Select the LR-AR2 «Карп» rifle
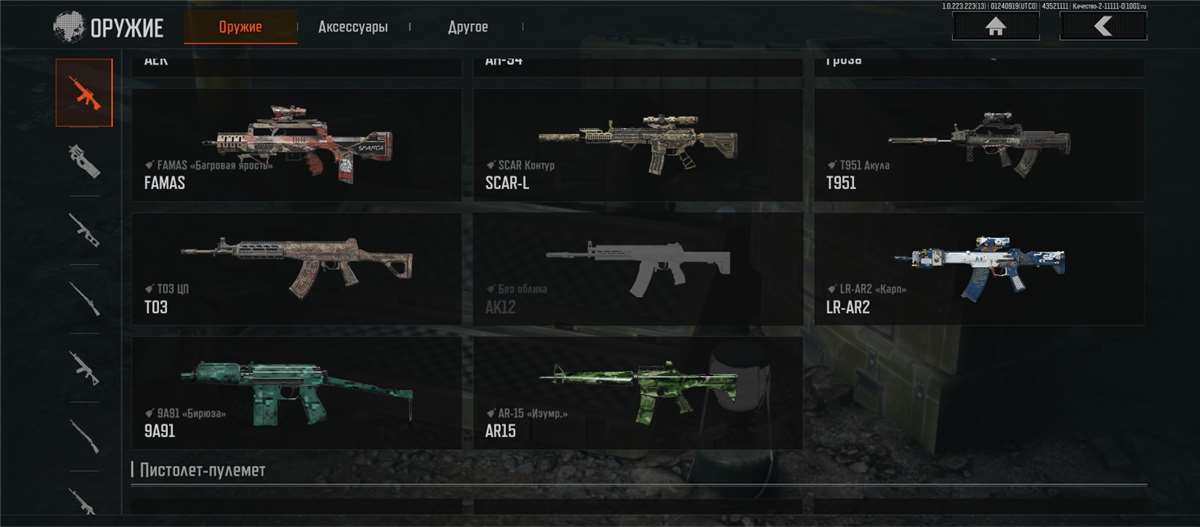 pos(979,268)
